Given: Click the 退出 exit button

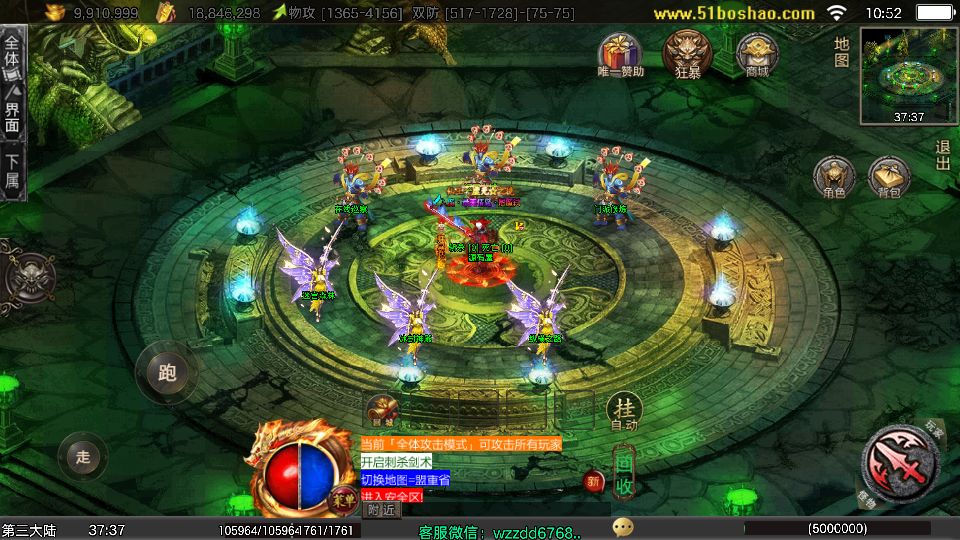Looking at the screenshot, I should (942, 155).
